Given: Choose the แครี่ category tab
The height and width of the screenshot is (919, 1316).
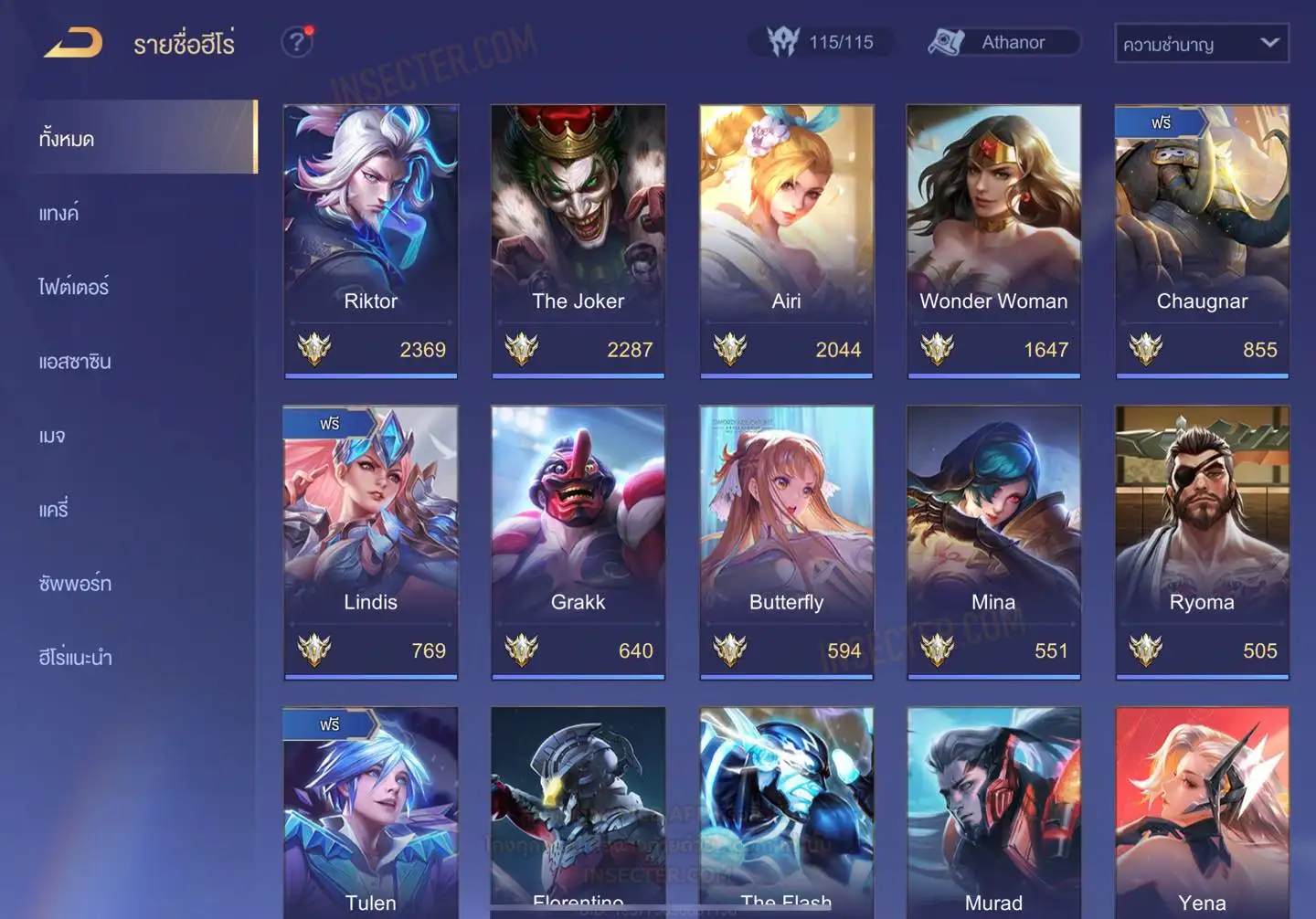Looking at the screenshot, I should (x=54, y=510).
